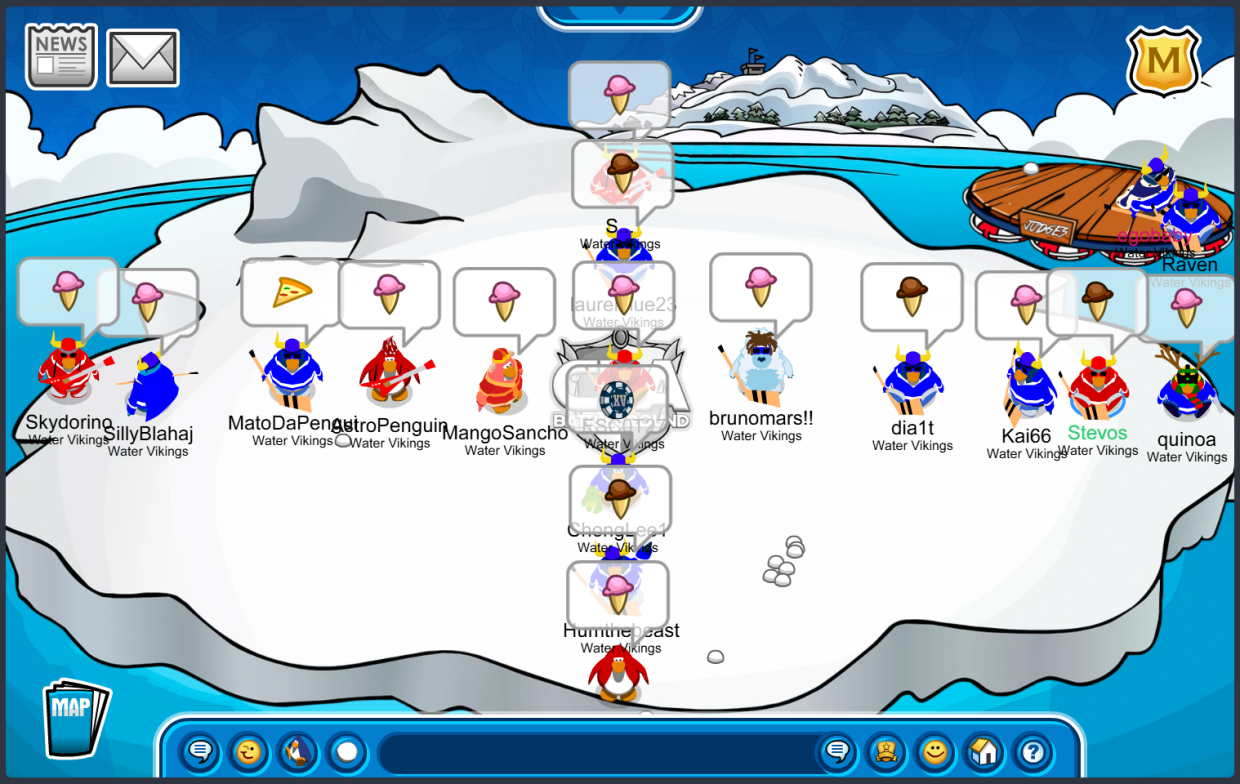This screenshot has width=1240, height=784.
Task: Open the safe chat speech bubble menu
Action: click(x=200, y=751)
